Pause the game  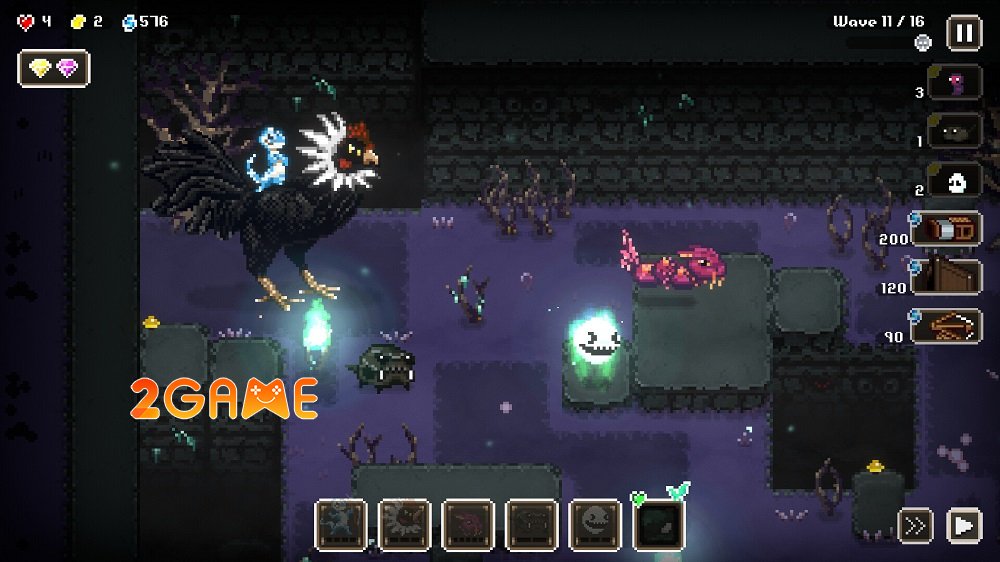point(963,32)
